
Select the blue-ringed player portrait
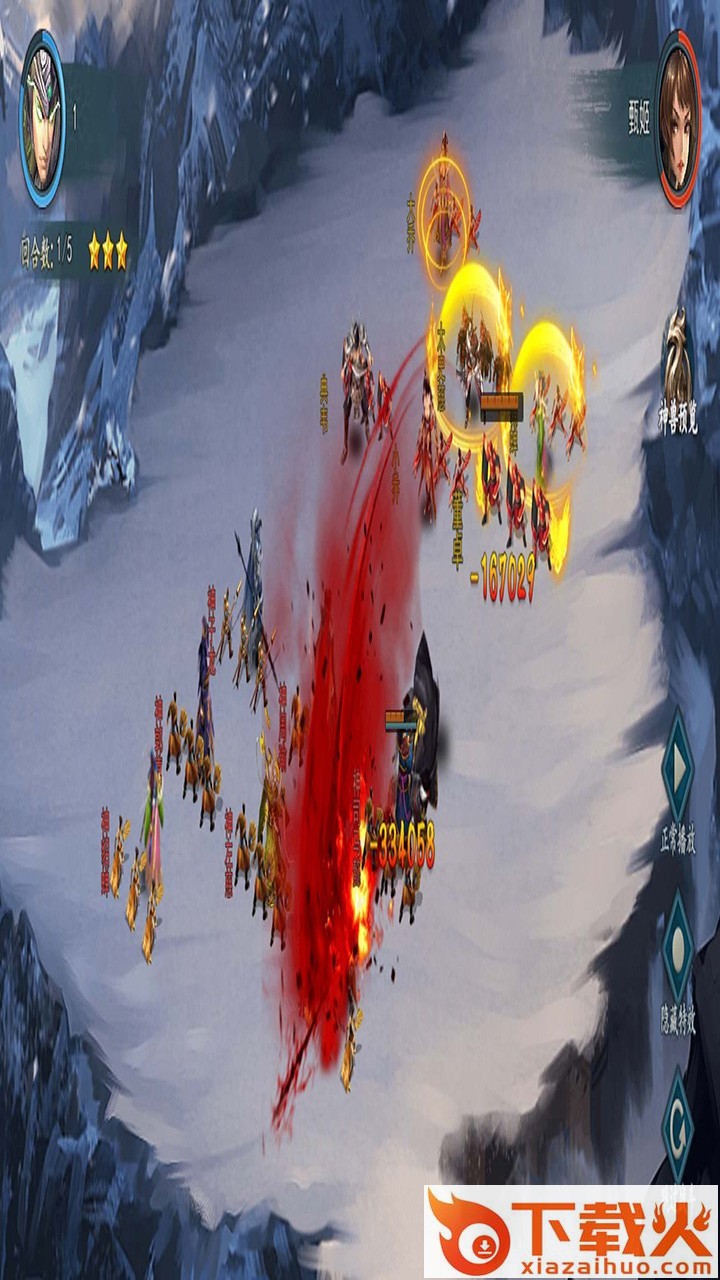[x=42, y=118]
